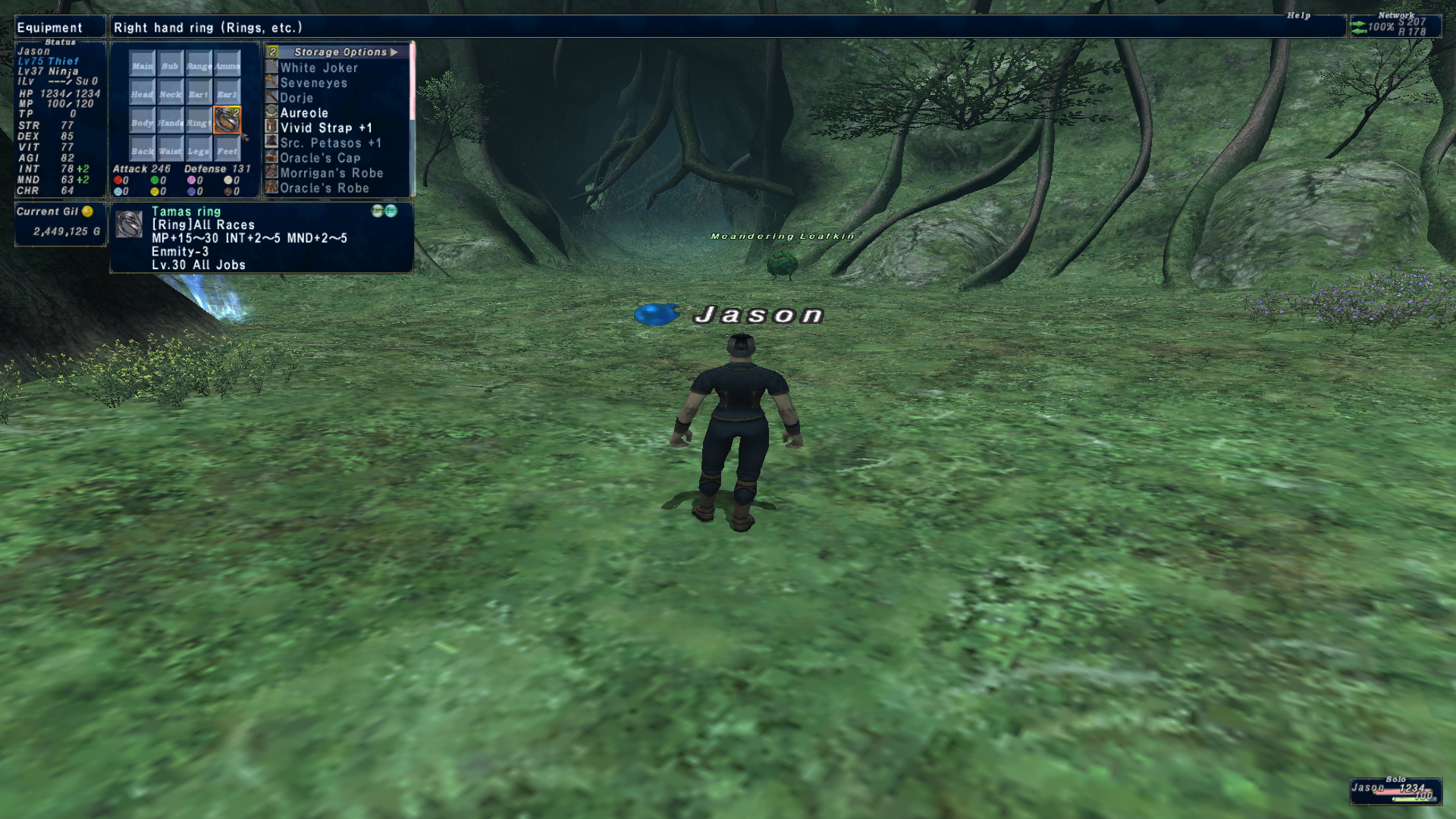Pick Dorje in the item list
The image size is (1456, 819).
pos(297,98)
